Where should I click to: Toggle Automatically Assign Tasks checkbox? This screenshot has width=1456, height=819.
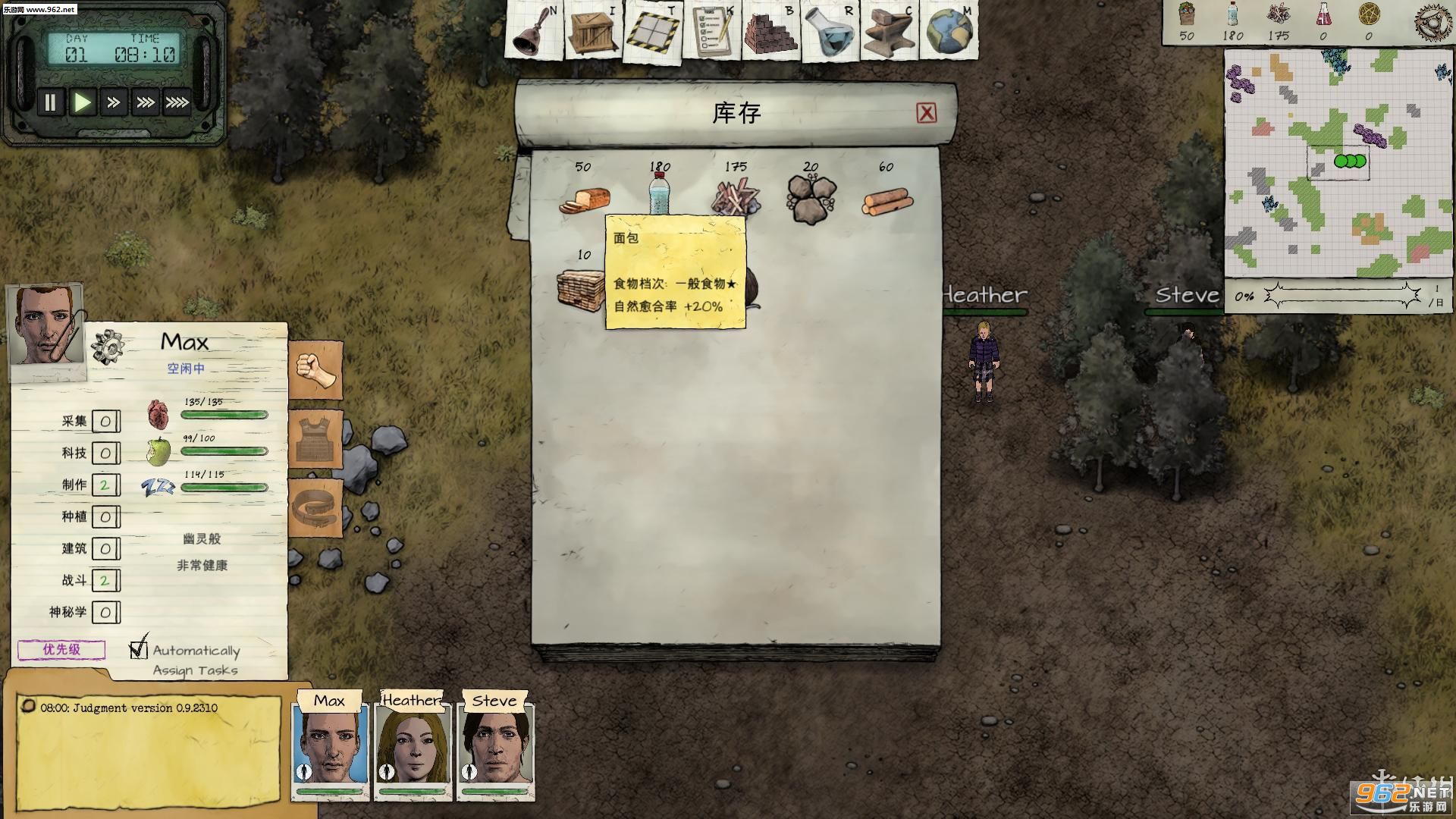[x=138, y=649]
